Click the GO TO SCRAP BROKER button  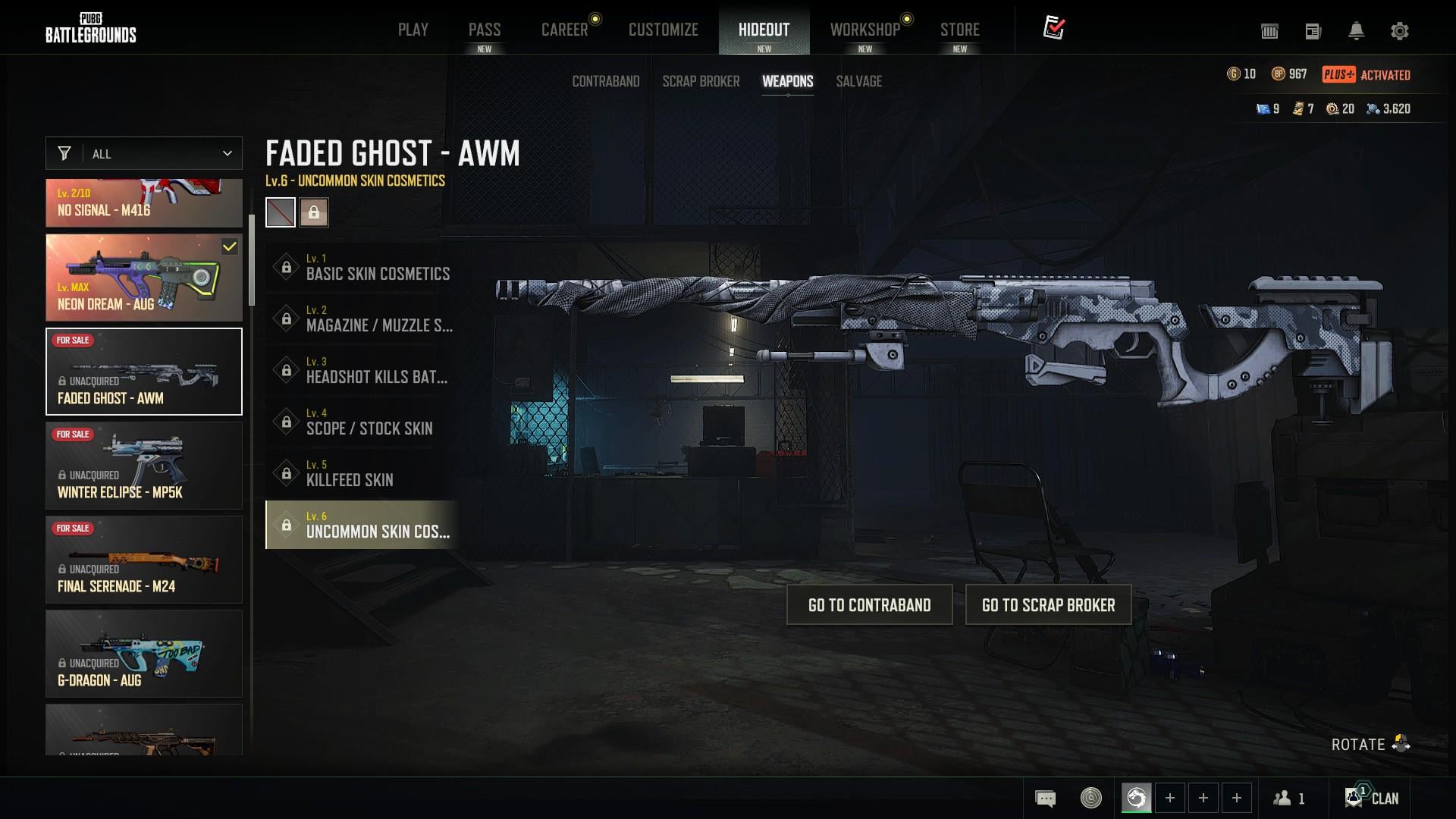pos(1048,604)
